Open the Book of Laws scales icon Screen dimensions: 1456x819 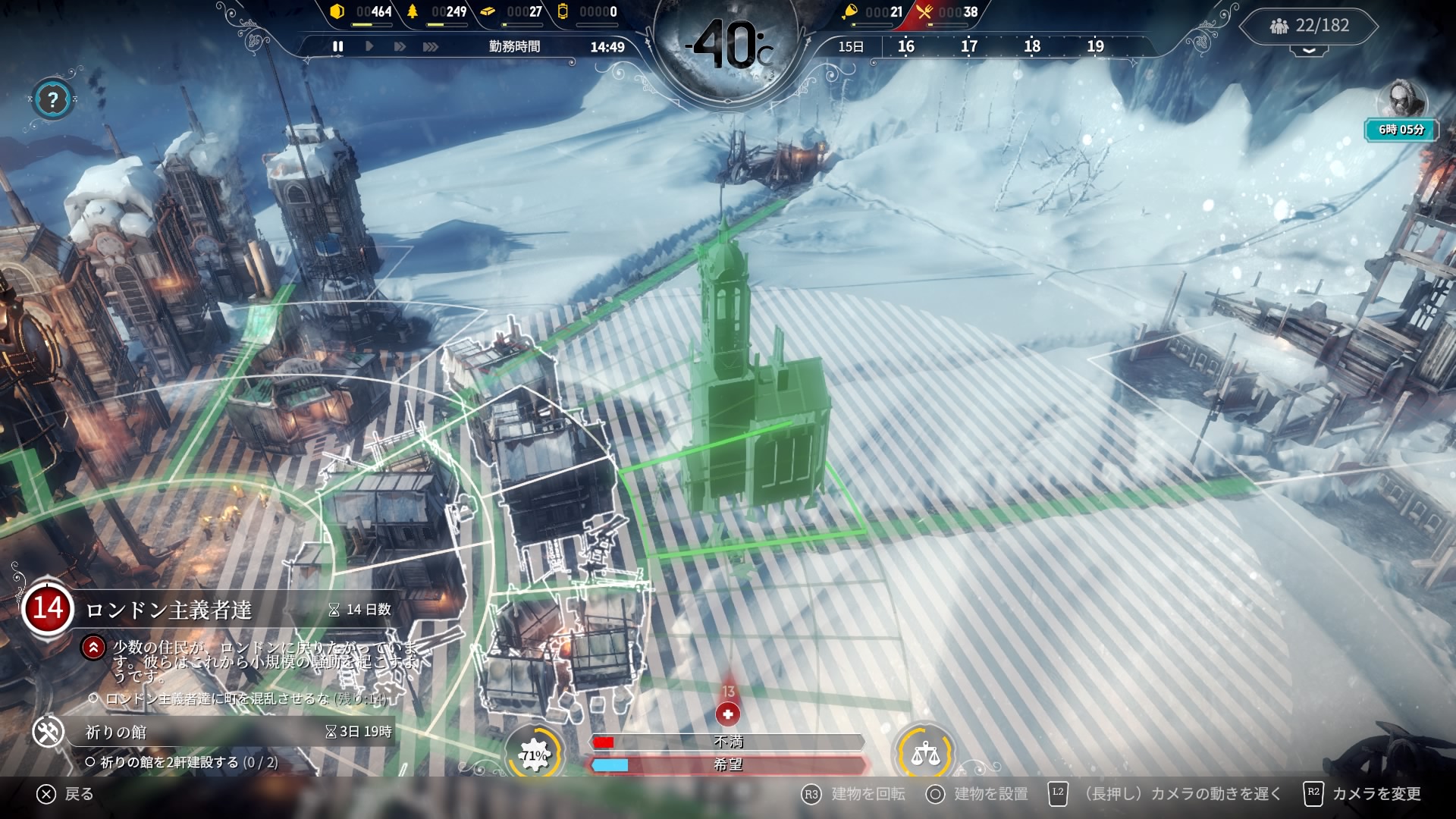[924, 754]
